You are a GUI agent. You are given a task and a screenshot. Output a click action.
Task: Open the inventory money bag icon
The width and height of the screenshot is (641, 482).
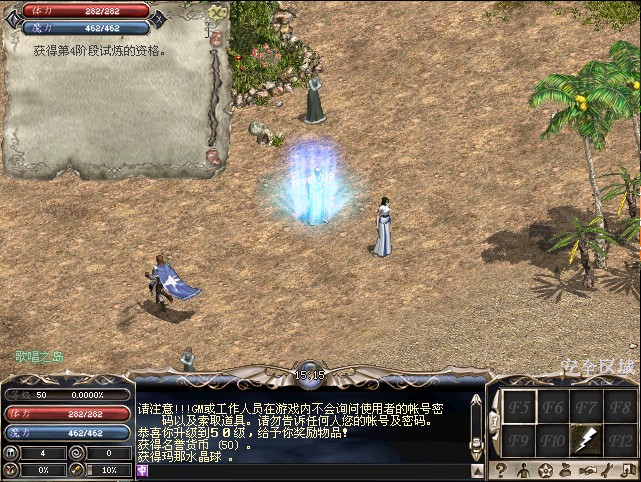(567, 470)
